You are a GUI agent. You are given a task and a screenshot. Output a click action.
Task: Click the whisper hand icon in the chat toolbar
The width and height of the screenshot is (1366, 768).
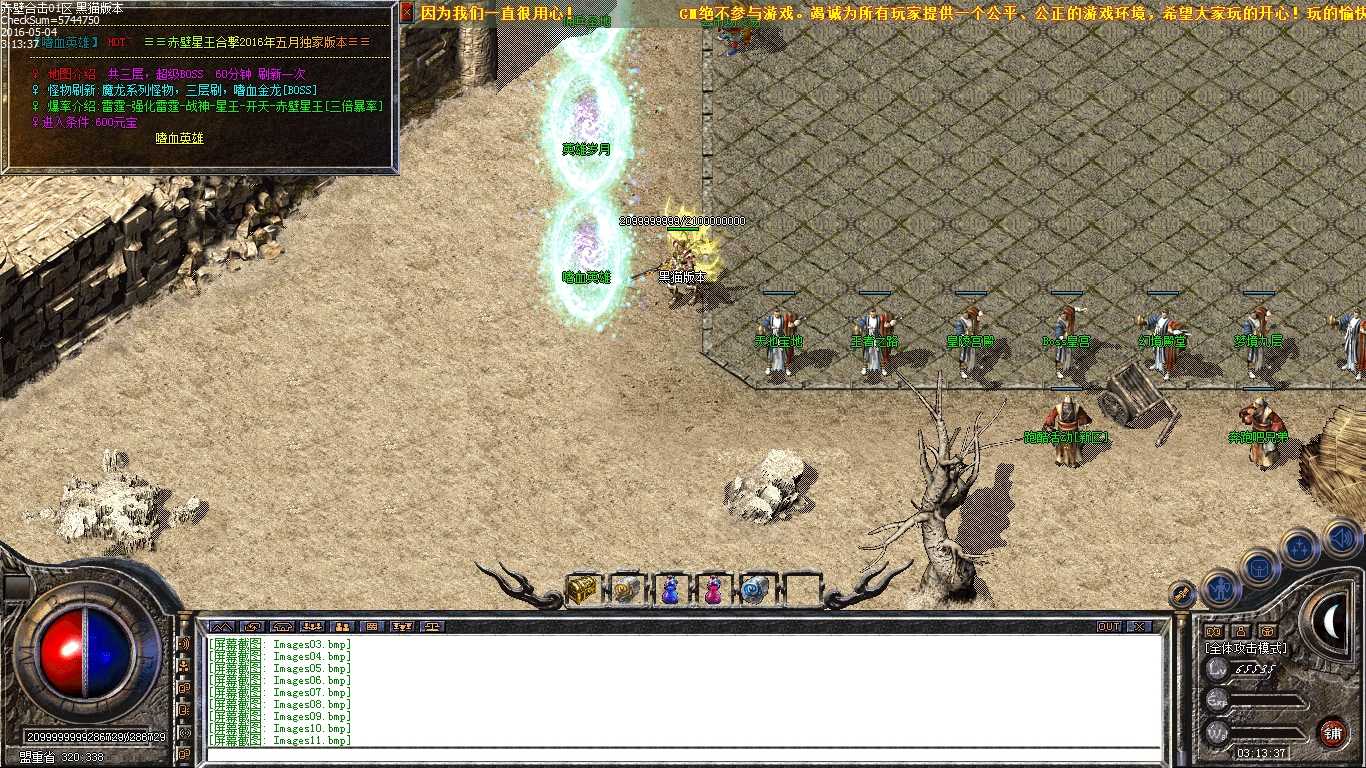[x=253, y=627]
